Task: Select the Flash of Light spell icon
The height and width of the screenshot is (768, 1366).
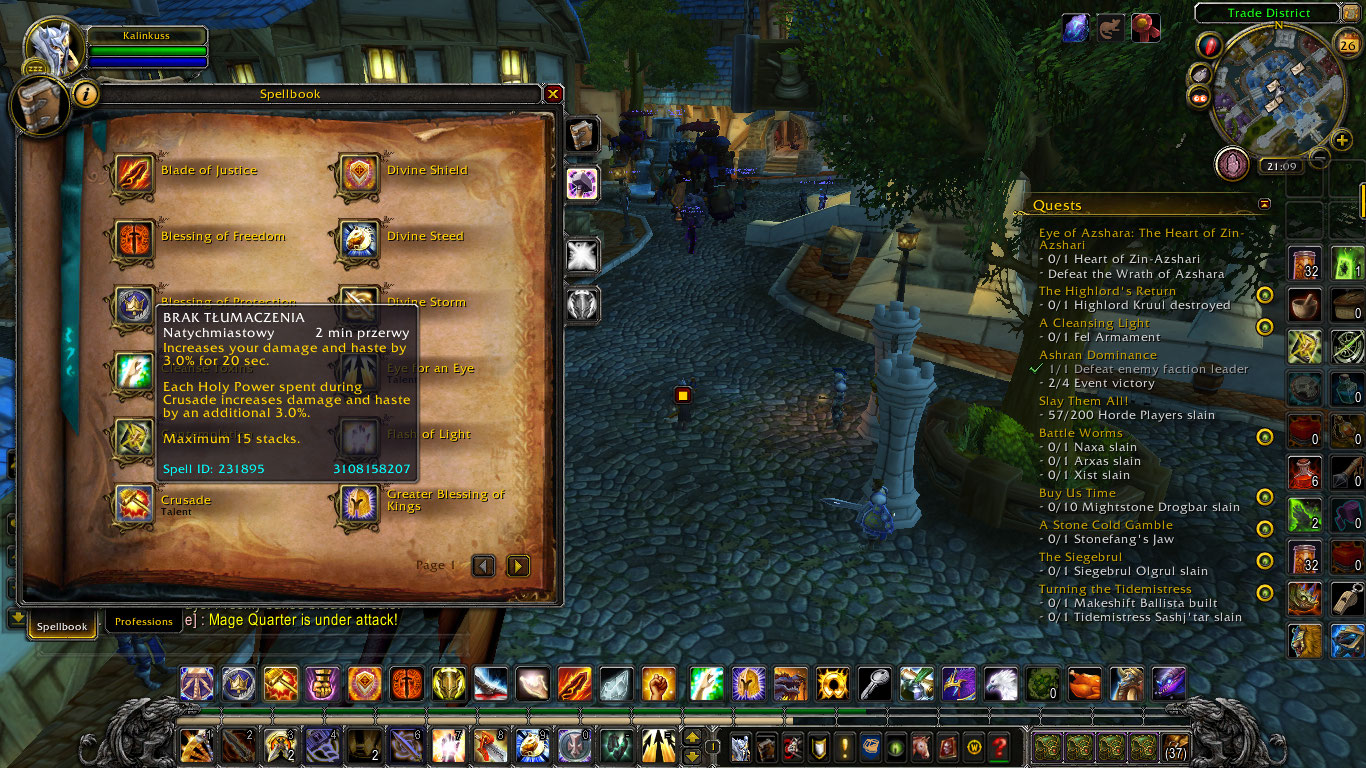Action: (358, 434)
